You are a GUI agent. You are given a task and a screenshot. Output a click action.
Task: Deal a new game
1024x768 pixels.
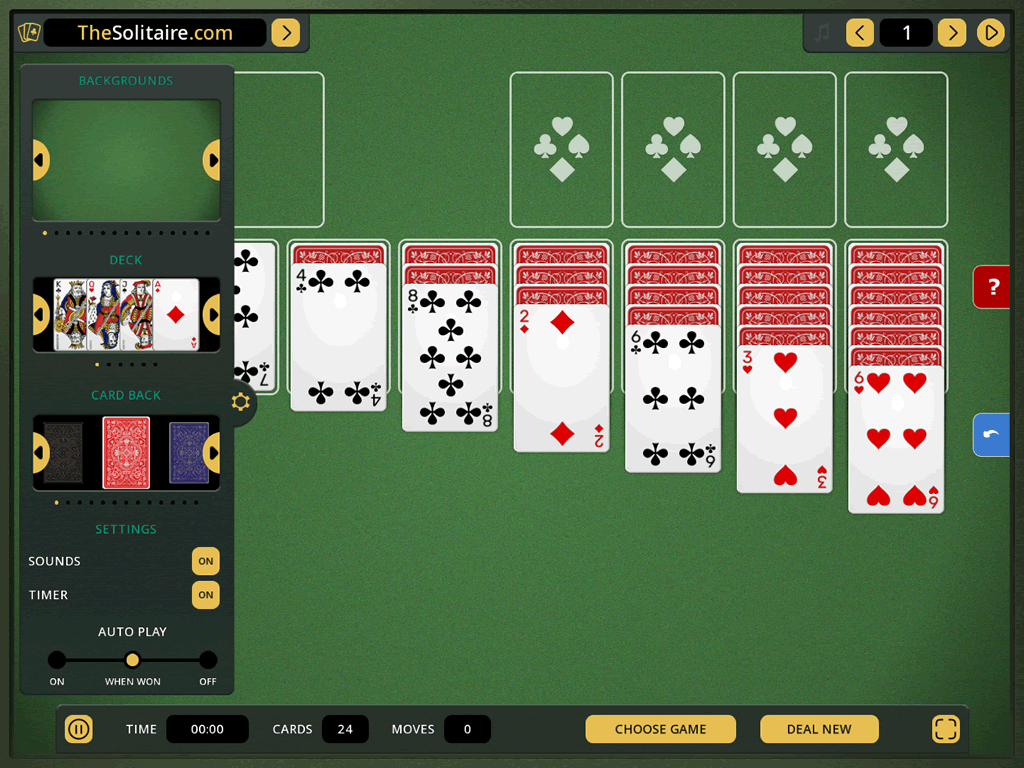(x=819, y=729)
